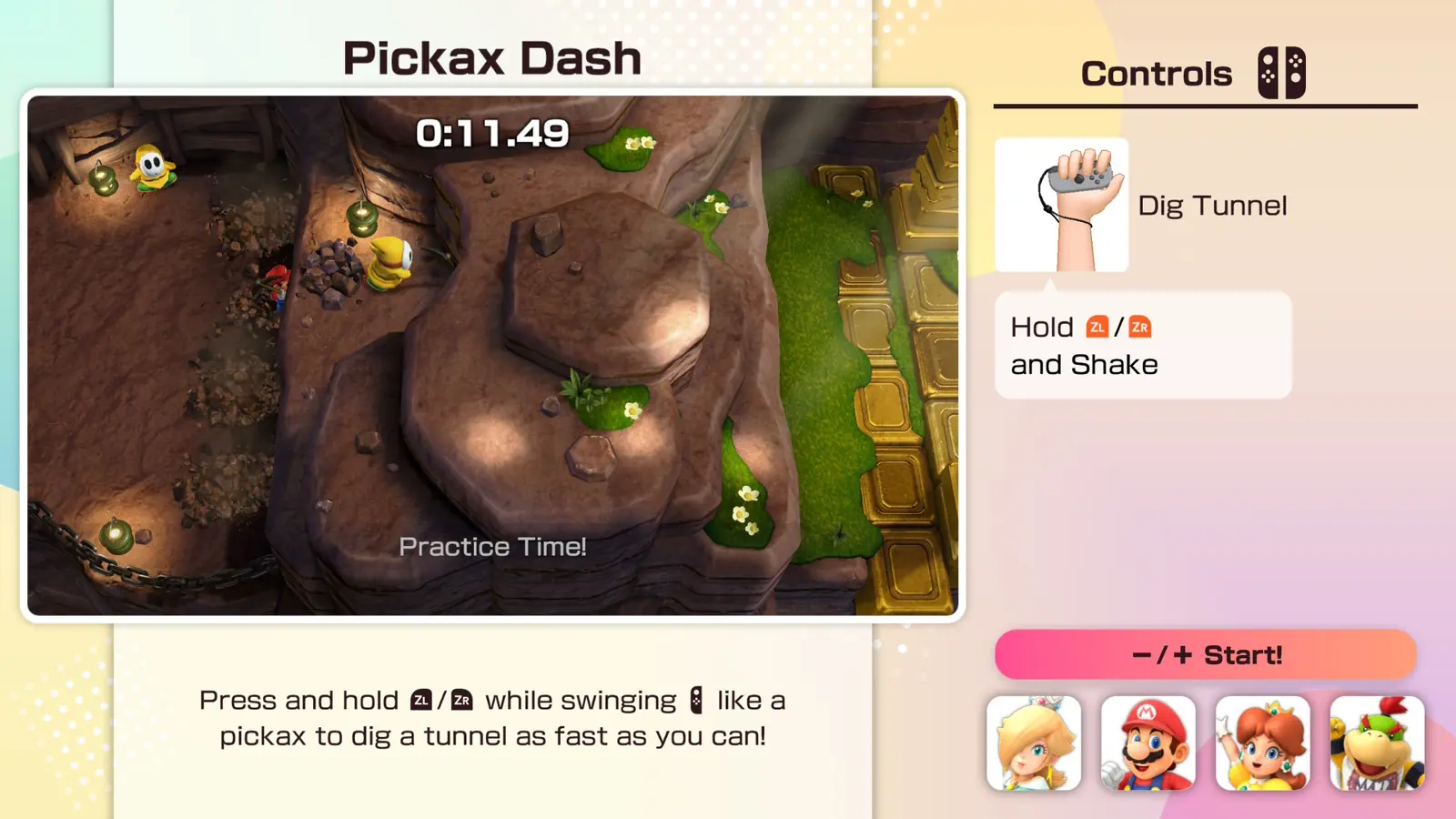Viewport: 1456px width, 819px height.
Task: Open the Dig Tunnel control illustration
Action: pyautogui.click(x=1061, y=205)
